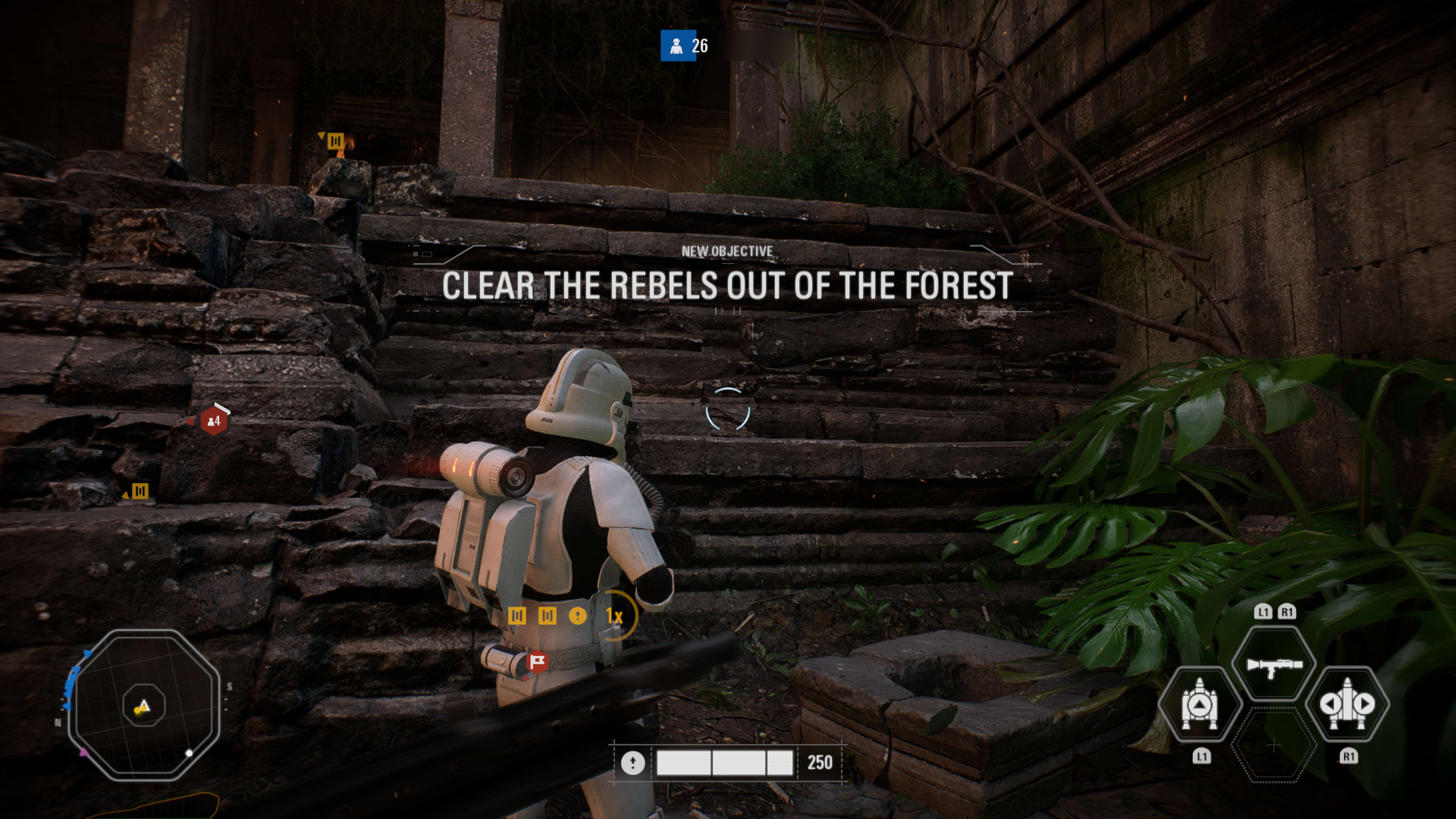Trigger the jetpack dash ability with side arrows
Image resolution: width=1456 pixels, height=819 pixels.
1348,704
